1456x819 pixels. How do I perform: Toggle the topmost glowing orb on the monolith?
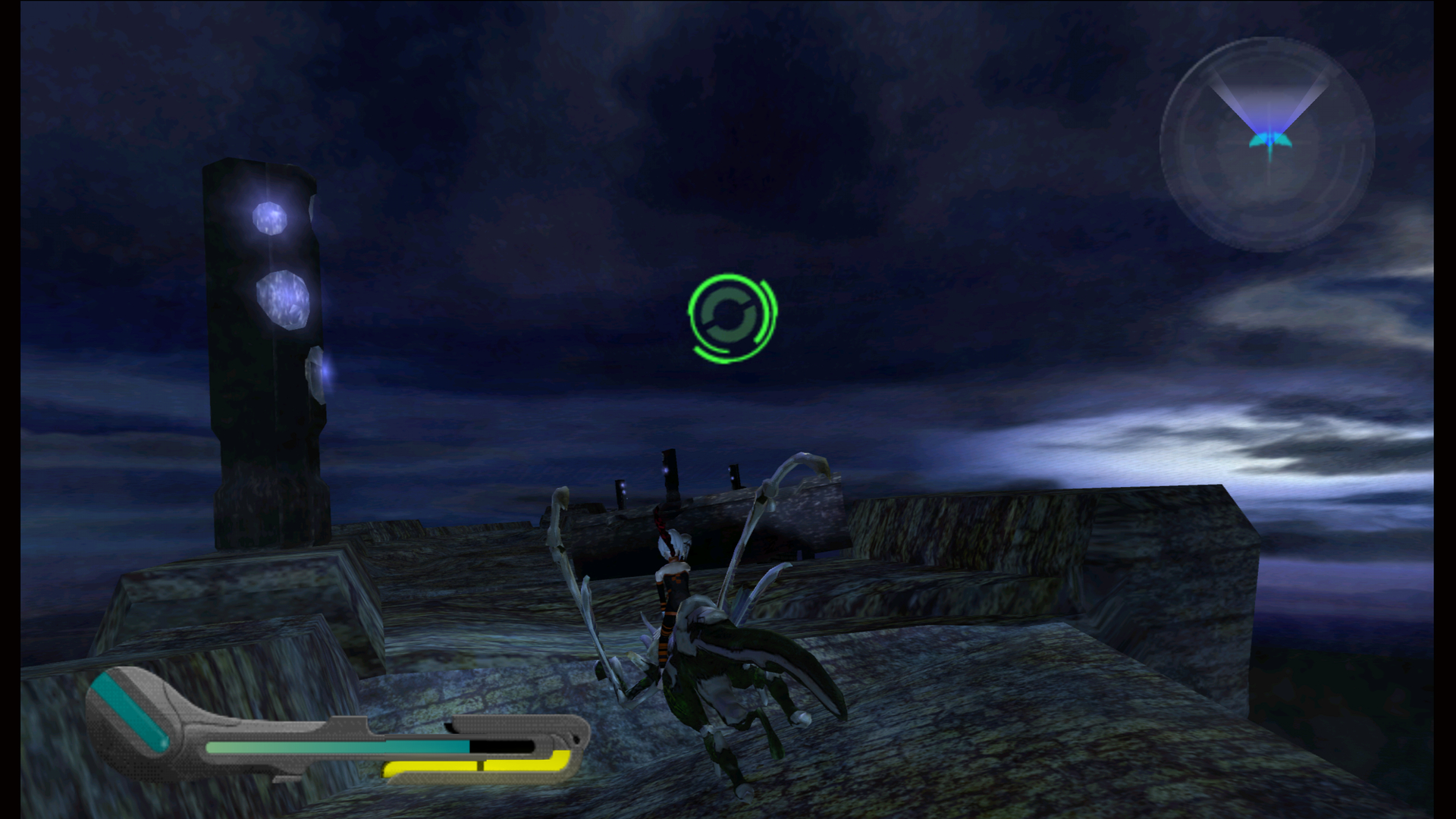point(270,218)
